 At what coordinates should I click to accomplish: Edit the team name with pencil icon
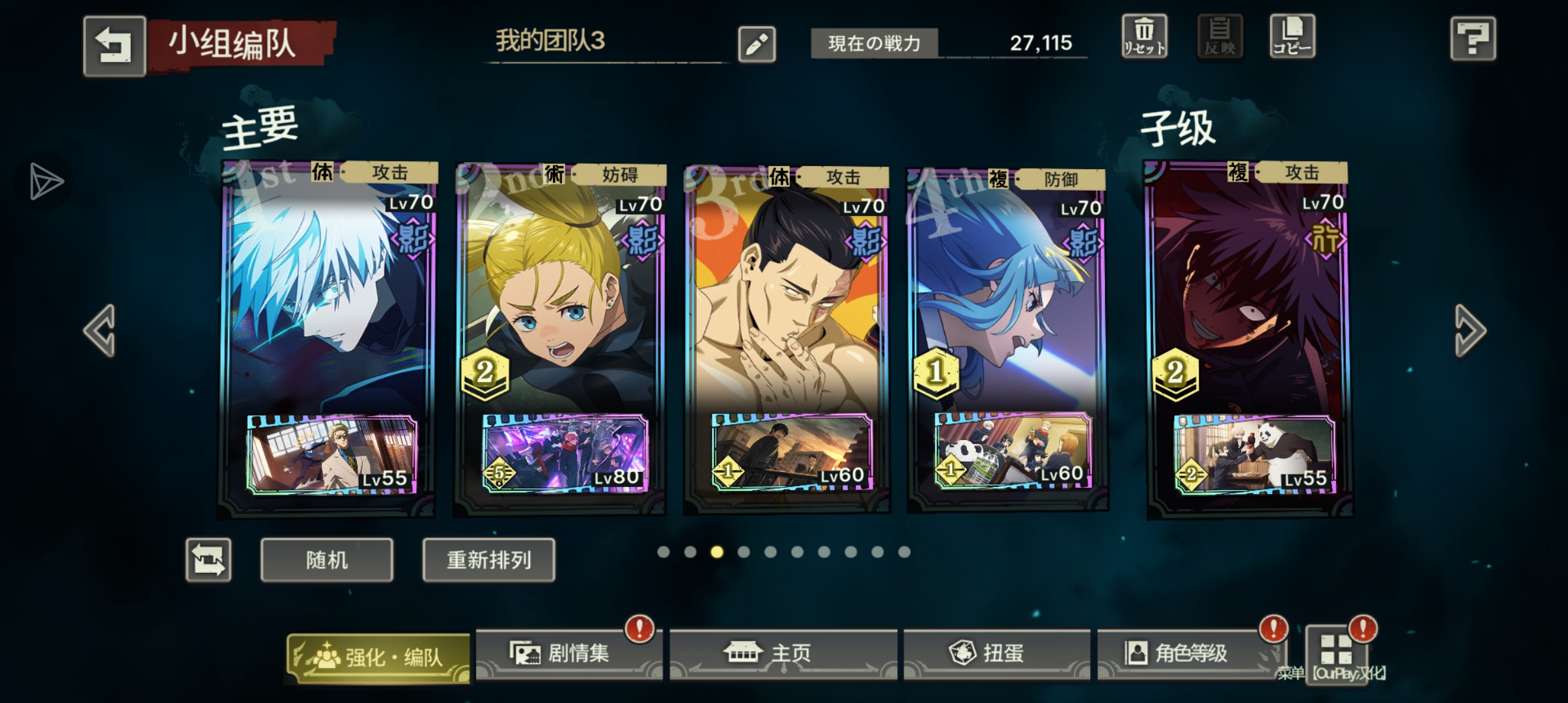(x=757, y=44)
